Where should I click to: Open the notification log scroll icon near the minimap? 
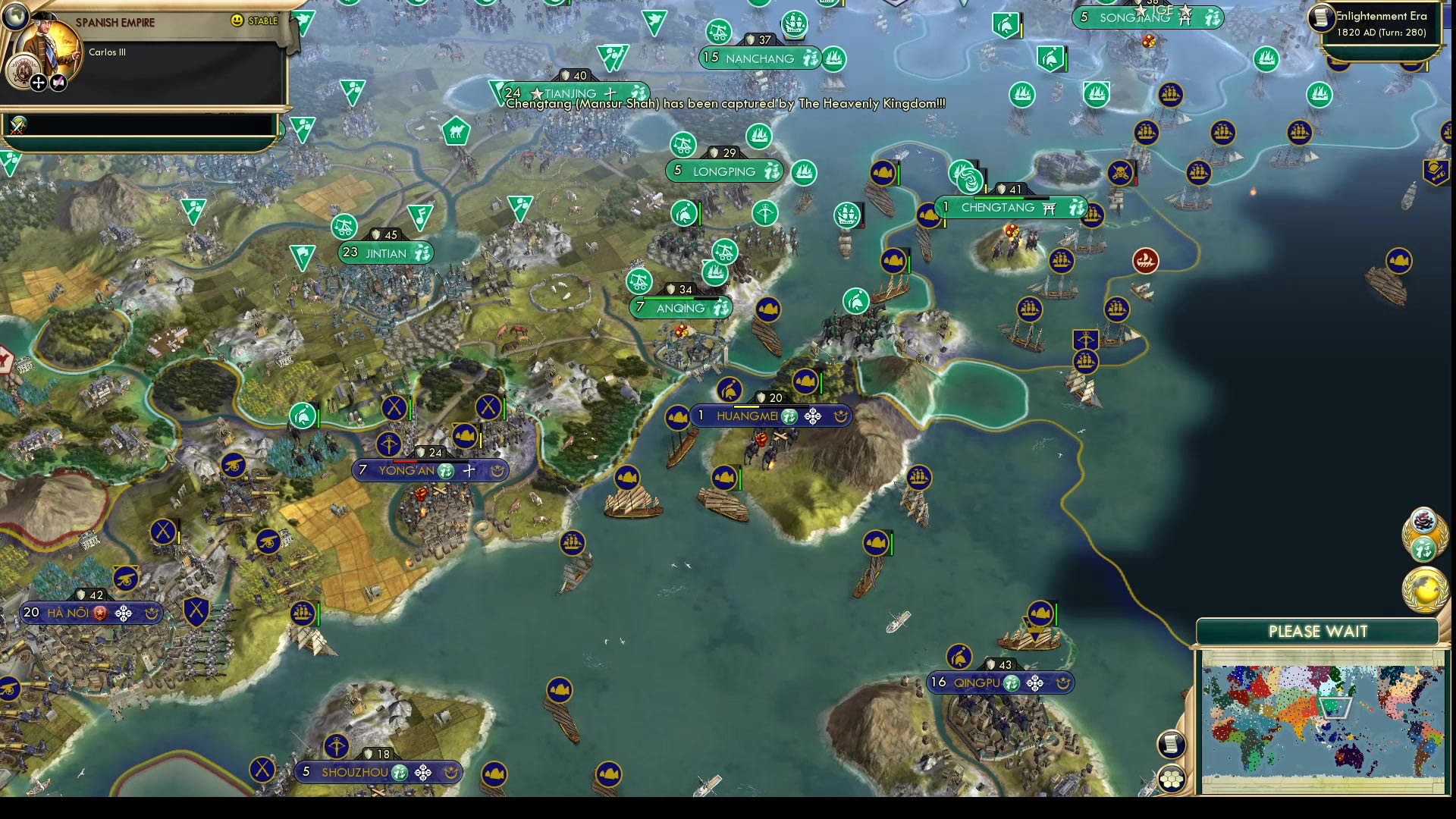[x=1171, y=745]
